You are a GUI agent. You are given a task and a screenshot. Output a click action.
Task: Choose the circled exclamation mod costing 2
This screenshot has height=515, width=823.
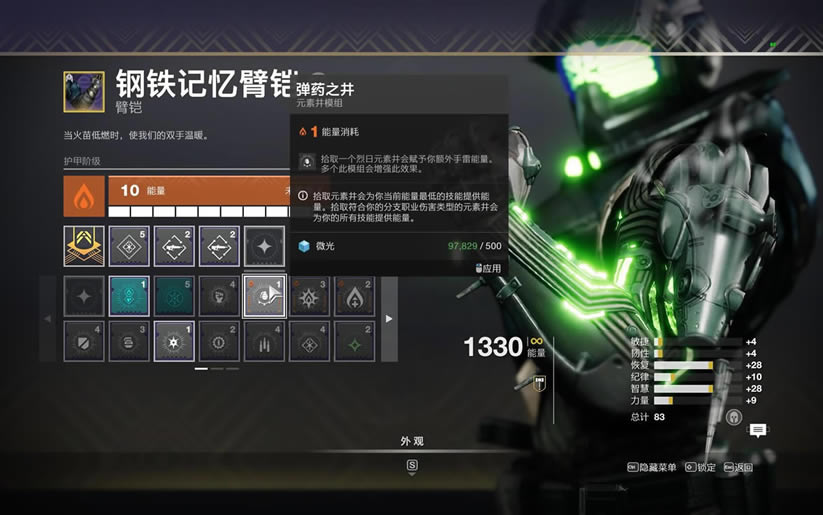pos(219,340)
